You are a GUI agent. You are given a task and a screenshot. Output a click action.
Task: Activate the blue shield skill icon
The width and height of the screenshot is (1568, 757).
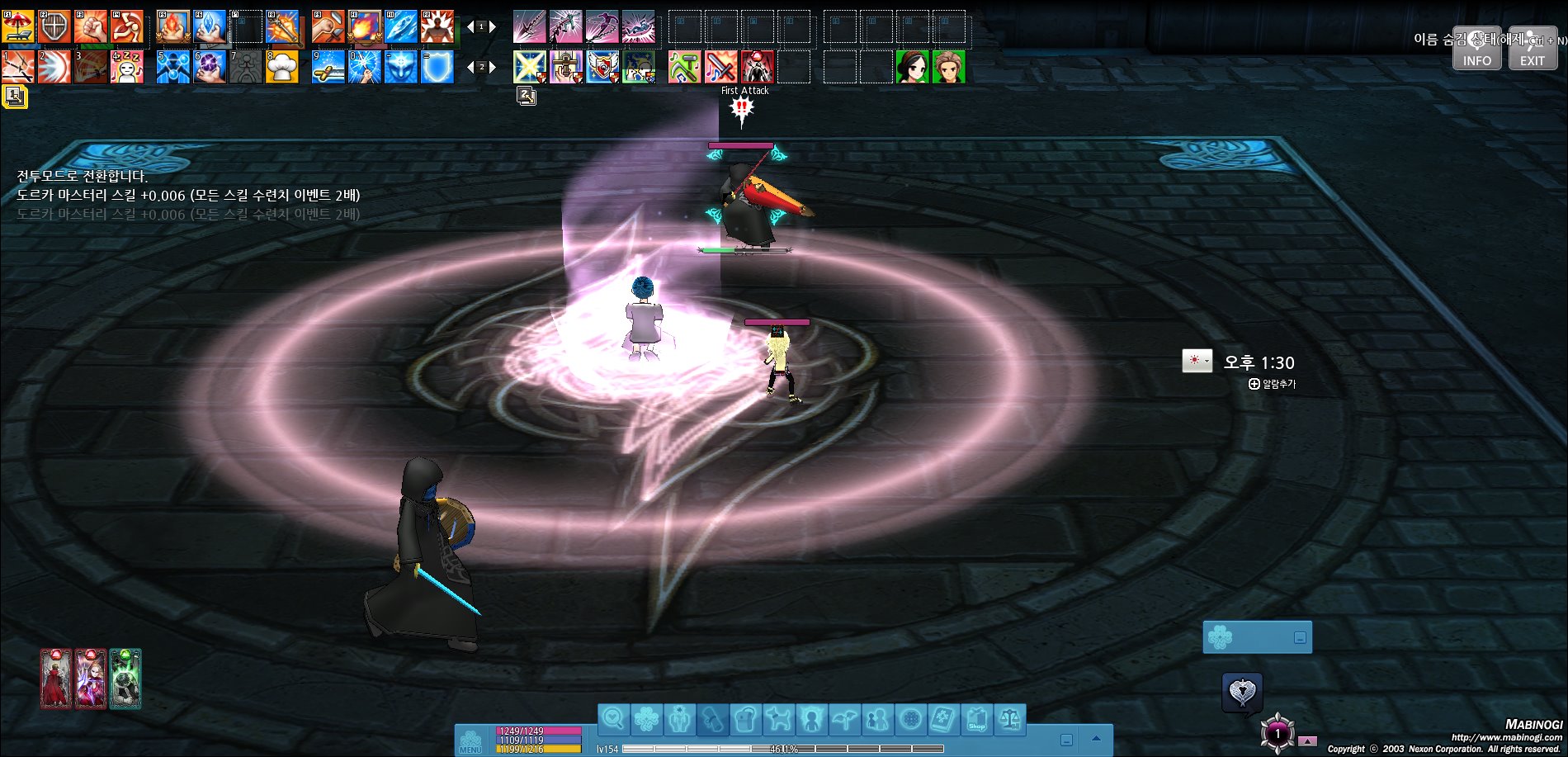pos(437,67)
